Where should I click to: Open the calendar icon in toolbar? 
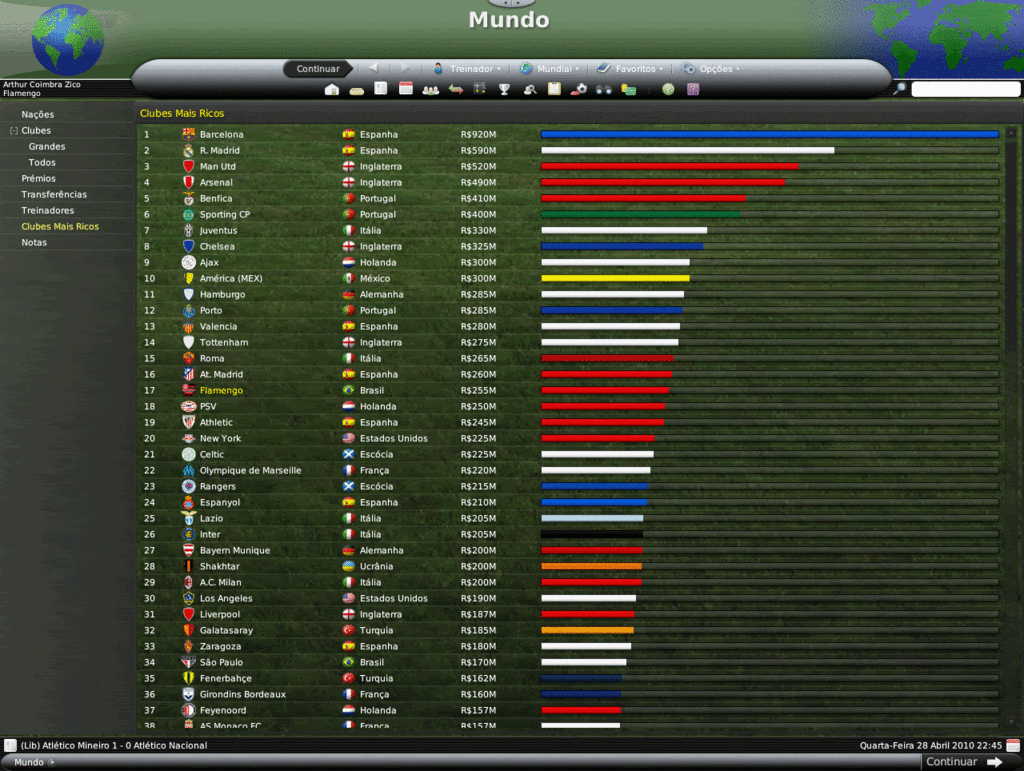406,89
